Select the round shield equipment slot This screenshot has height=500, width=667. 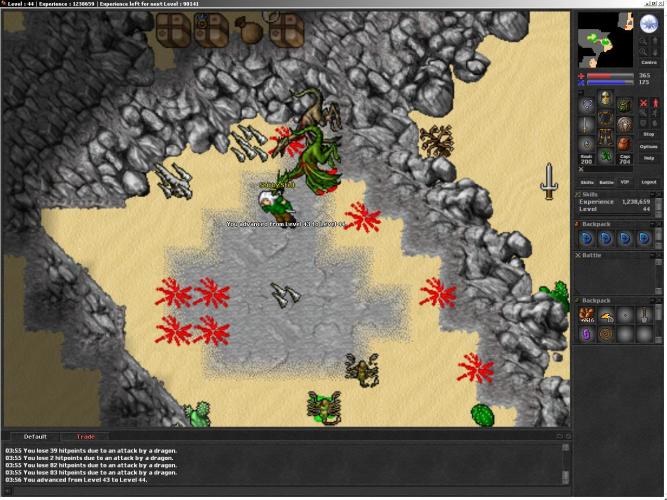coord(623,124)
